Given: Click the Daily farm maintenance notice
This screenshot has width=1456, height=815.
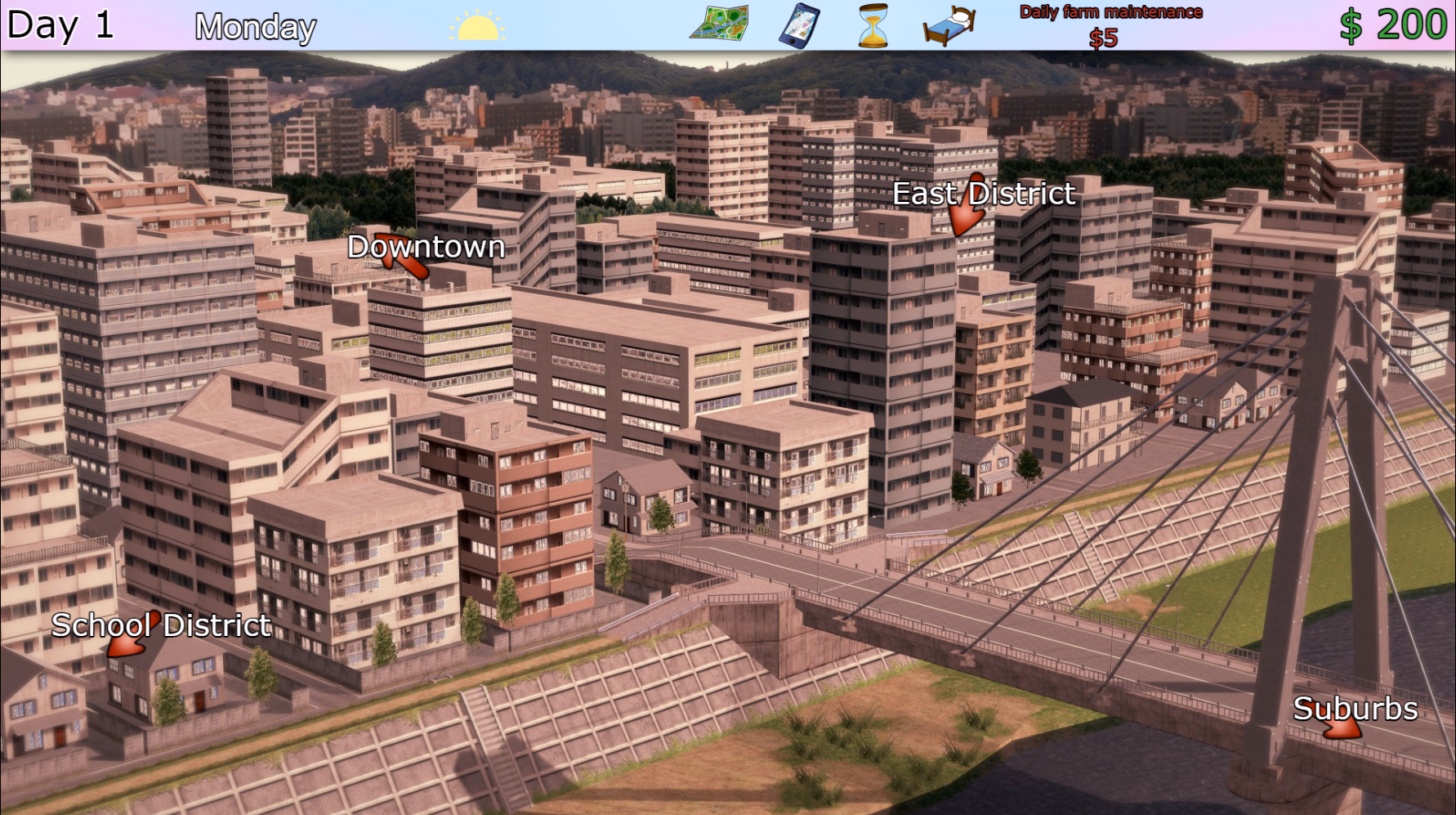Looking at the screenshot, I should (x=1110, y=11).
